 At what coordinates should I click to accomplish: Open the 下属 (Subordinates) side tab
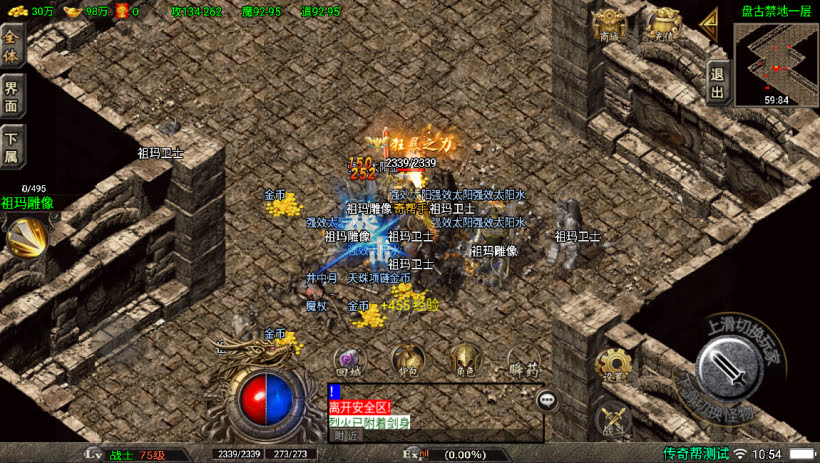[x=12, y=146]
